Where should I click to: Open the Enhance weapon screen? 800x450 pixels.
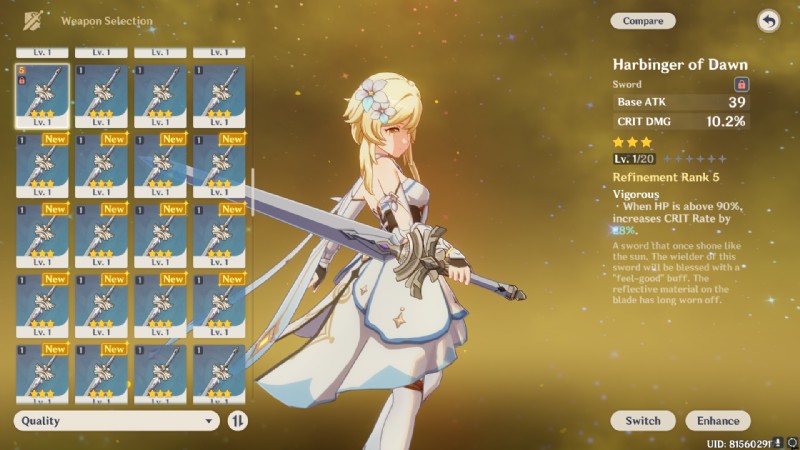718,421
